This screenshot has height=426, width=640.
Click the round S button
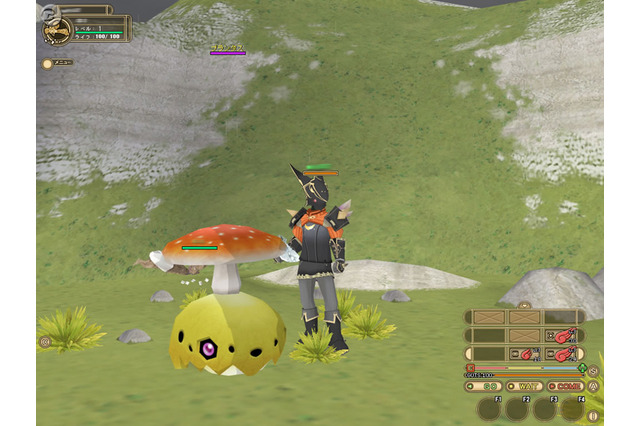click(593, 371)
